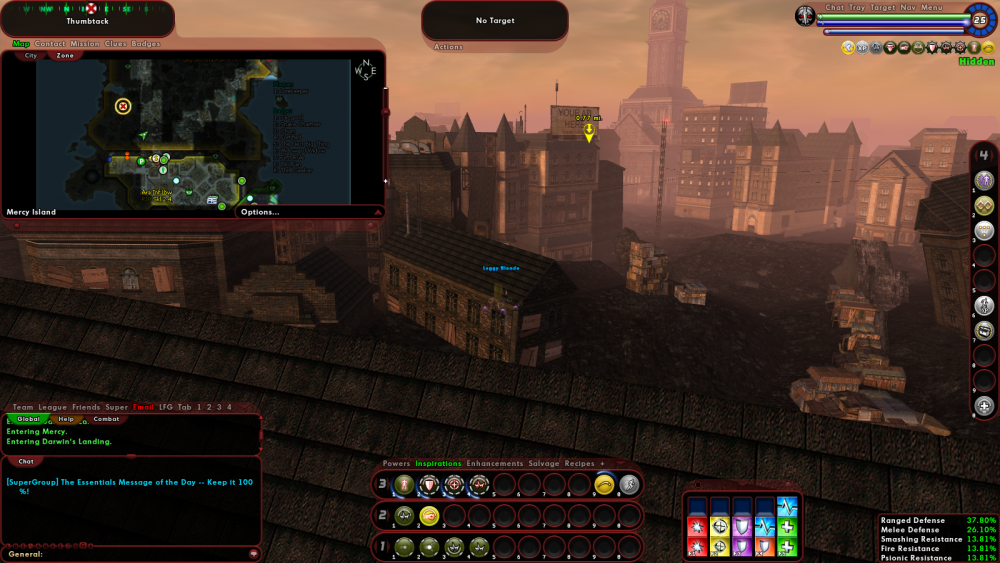
Task: Open the Enhancements window
Action: pyautogui.click(x=494, y=464)
